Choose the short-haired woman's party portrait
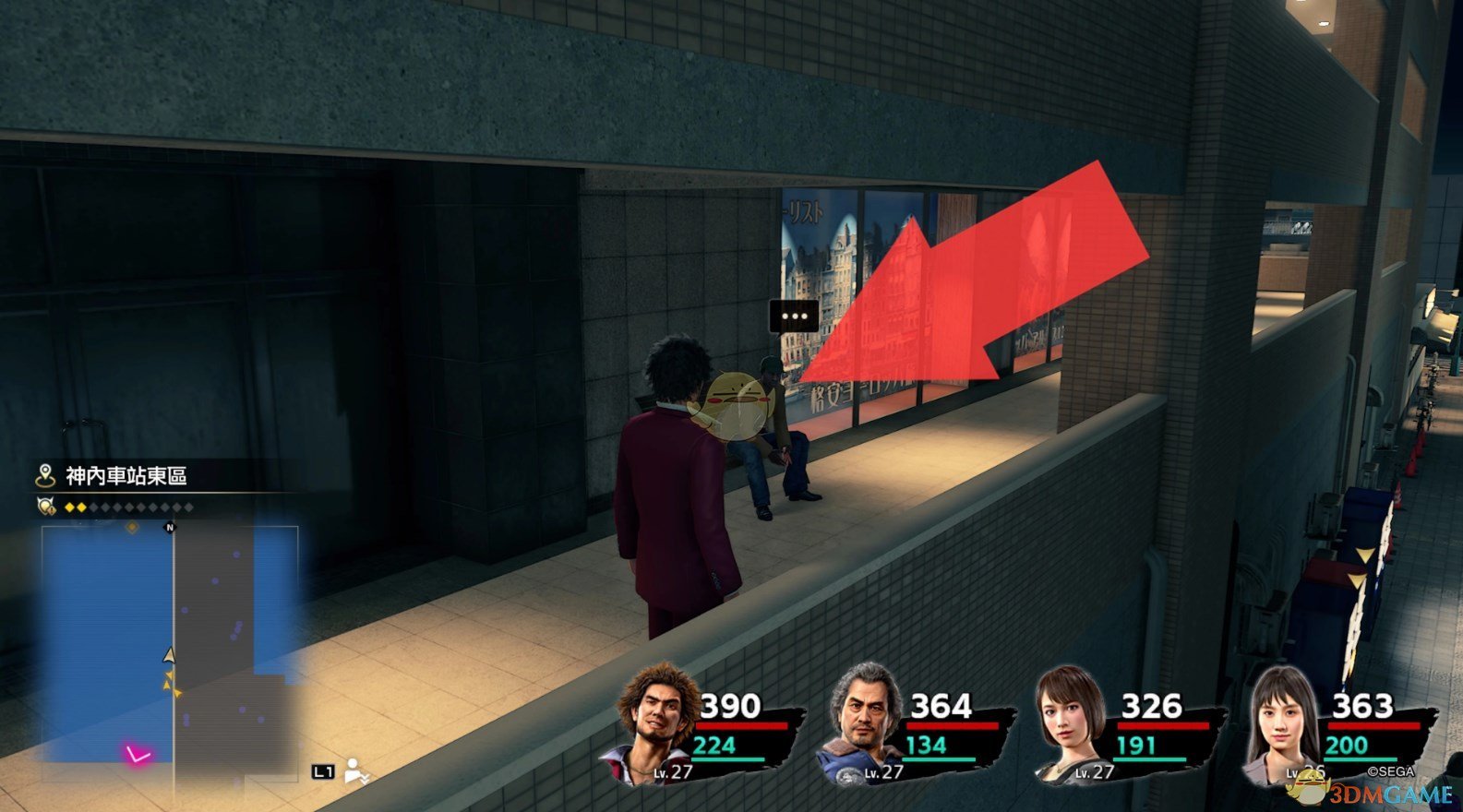1463x812 pixels. tap(1069, 722)
